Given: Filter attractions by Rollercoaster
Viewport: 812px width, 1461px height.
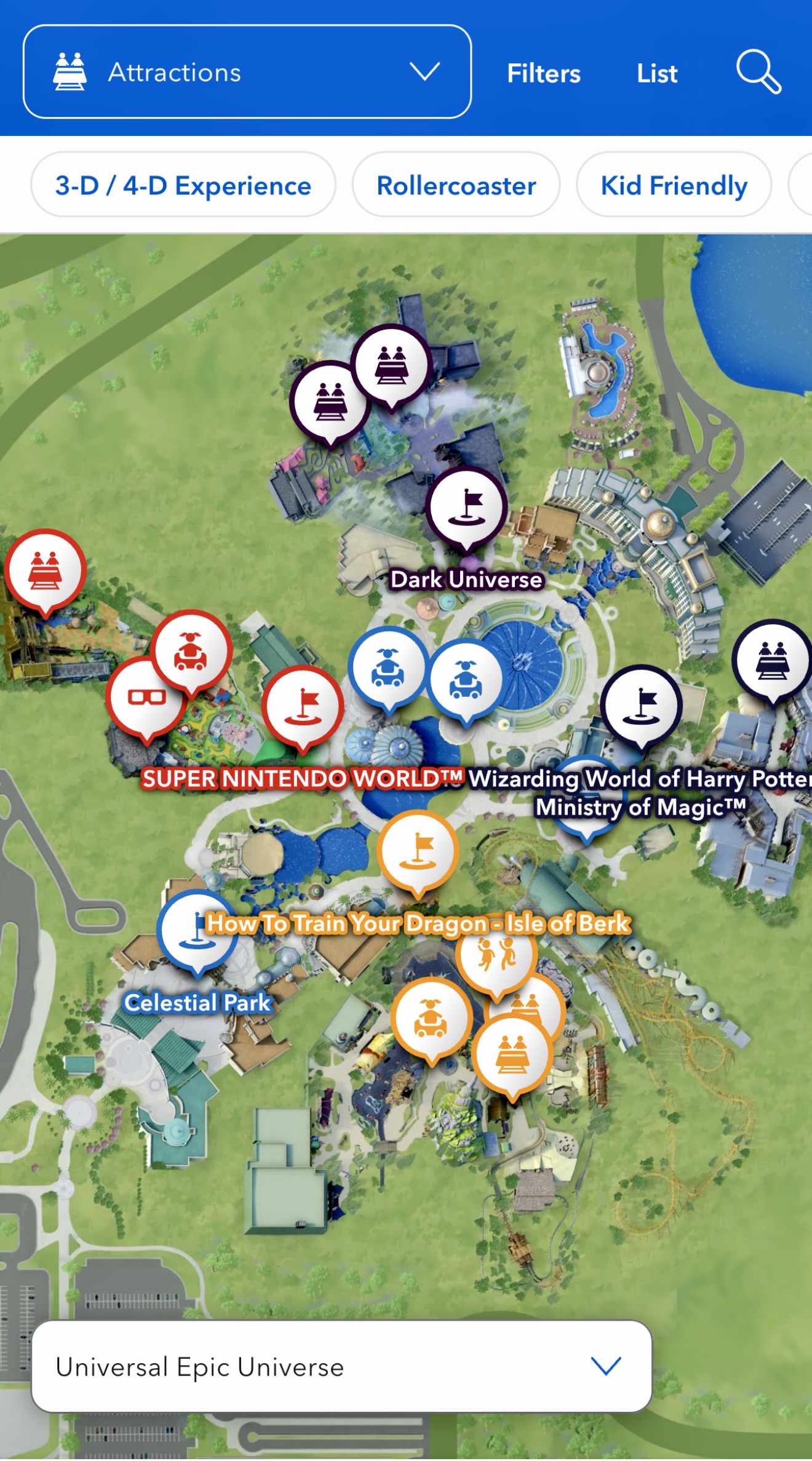Looking at the screenshot, I should [456, 185].
